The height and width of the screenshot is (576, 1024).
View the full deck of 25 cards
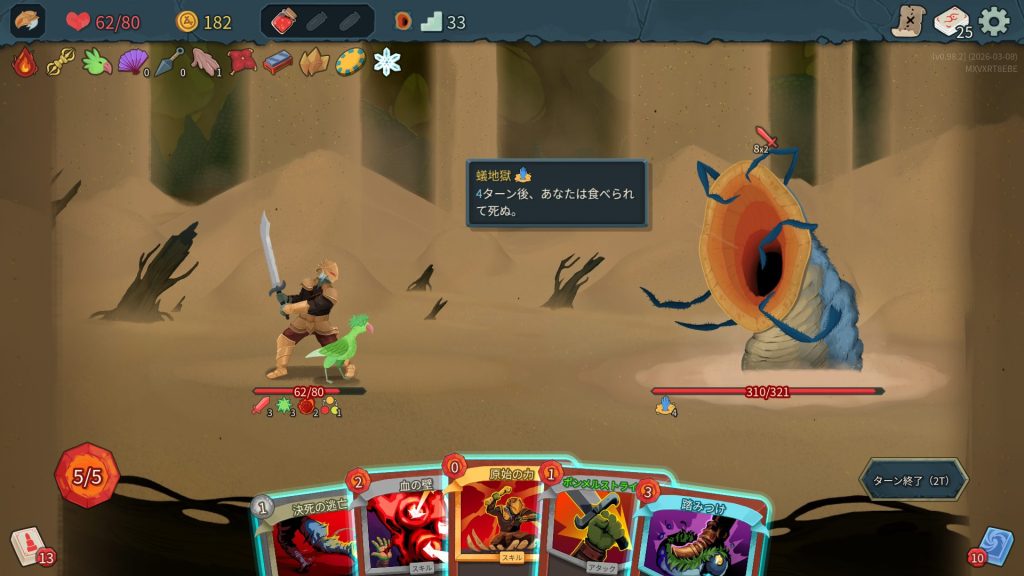click(x=951, y=21)
